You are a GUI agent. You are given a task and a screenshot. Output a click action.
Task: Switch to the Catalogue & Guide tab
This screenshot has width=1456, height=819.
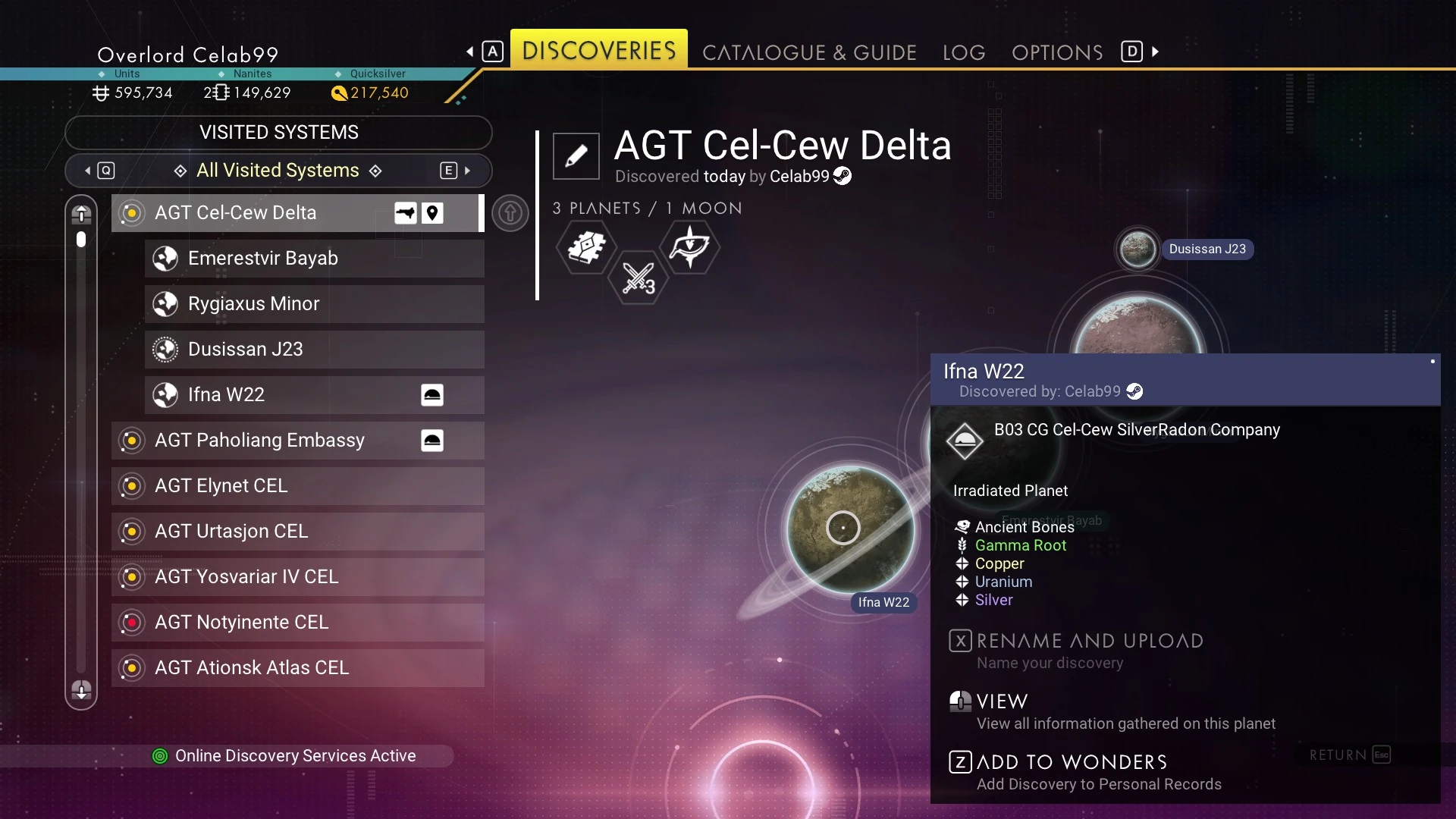[809, 52]
